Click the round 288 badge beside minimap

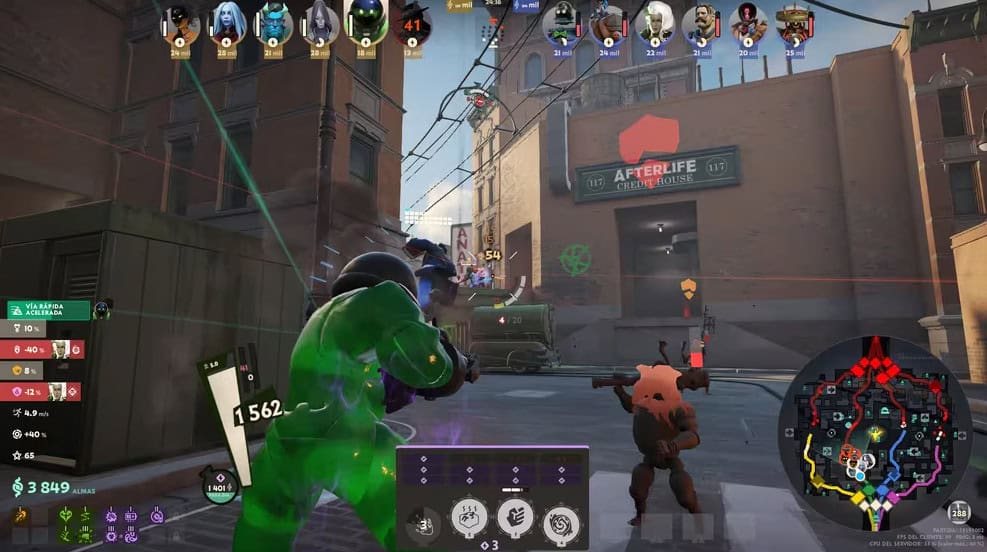point(960,513)
